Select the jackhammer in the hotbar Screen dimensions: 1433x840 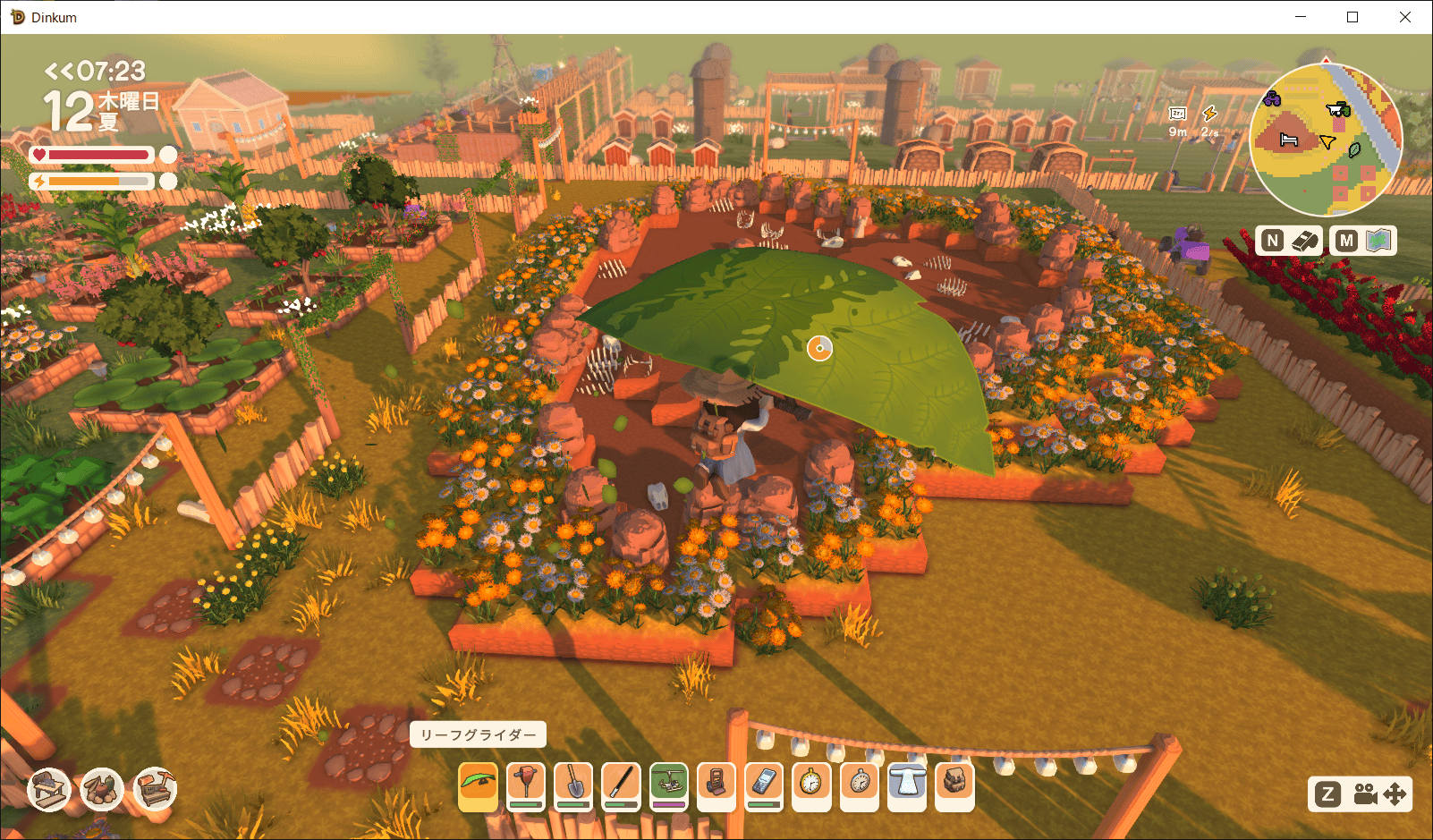pos(526,785)
